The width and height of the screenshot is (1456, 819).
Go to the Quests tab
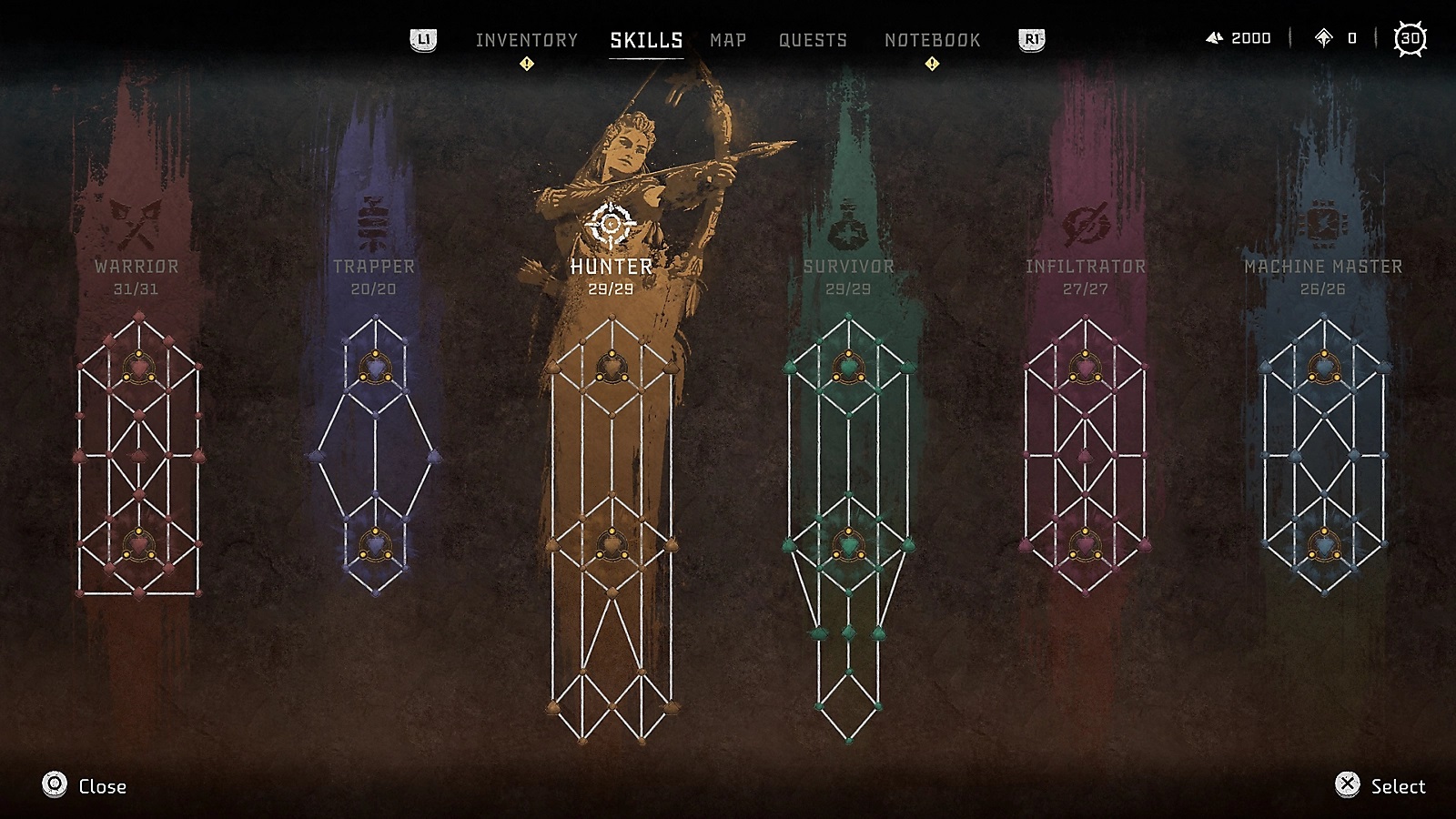[813, 40]
